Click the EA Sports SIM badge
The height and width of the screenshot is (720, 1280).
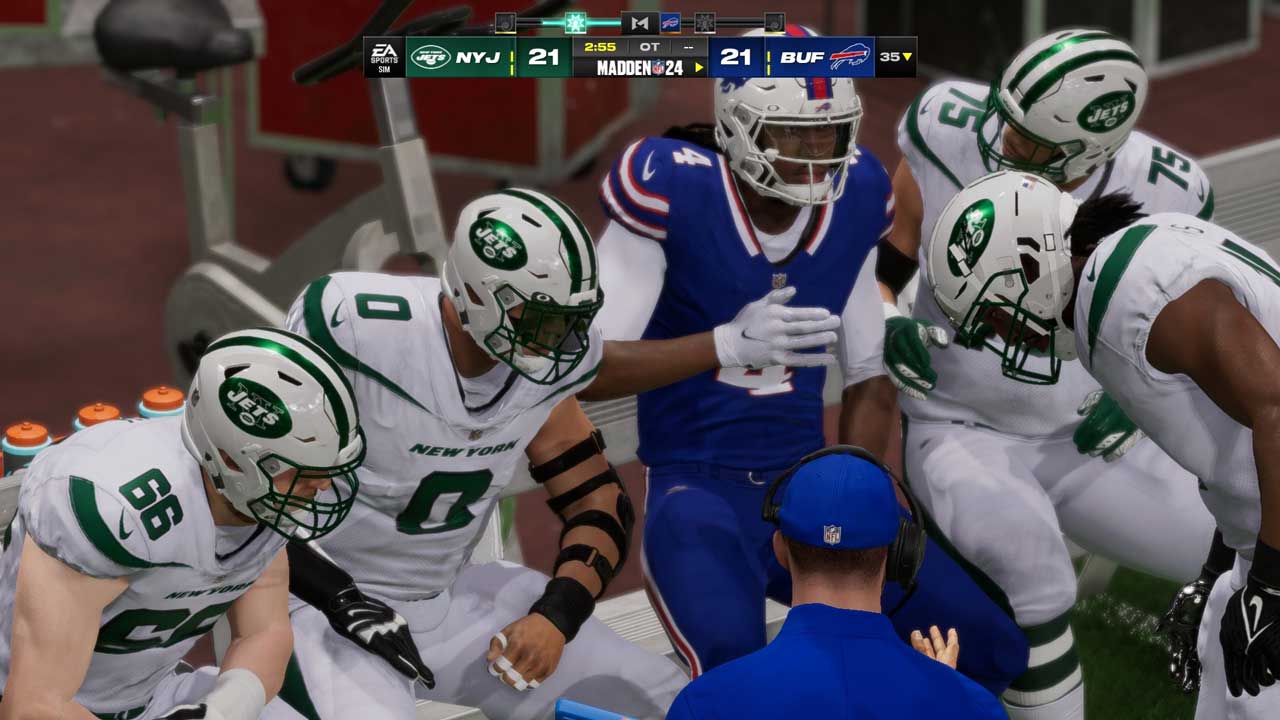384,57
